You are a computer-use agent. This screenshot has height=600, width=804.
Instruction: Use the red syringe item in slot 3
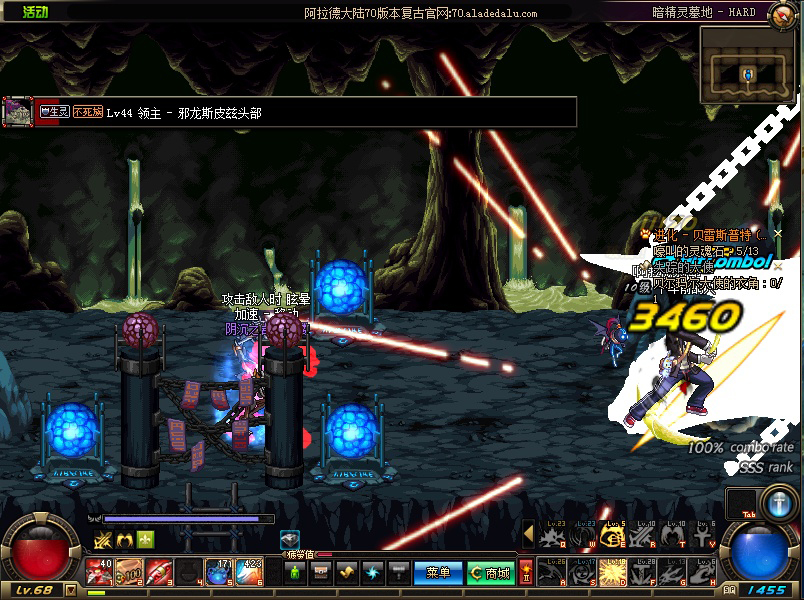tap(159, 572)
